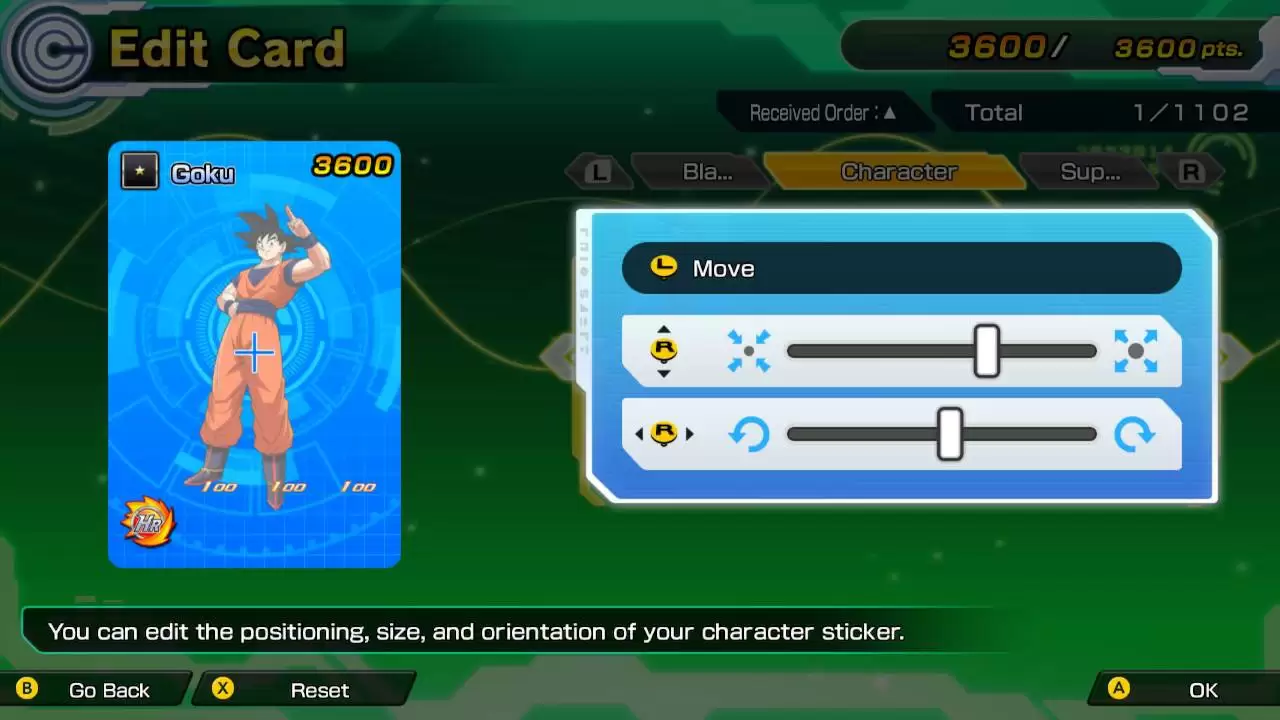The width and height of the screenshot is (1280, 720).
Task: Switch to the Character tab
Action: (898, 172)
